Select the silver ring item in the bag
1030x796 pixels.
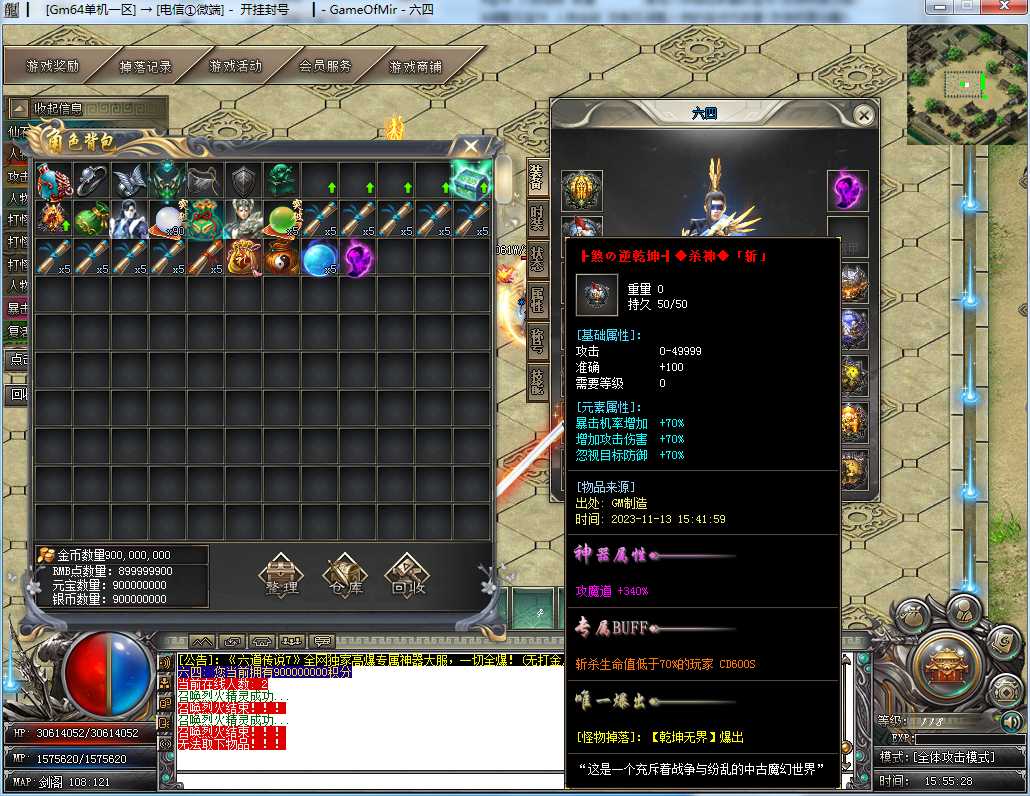click(92, 181)
